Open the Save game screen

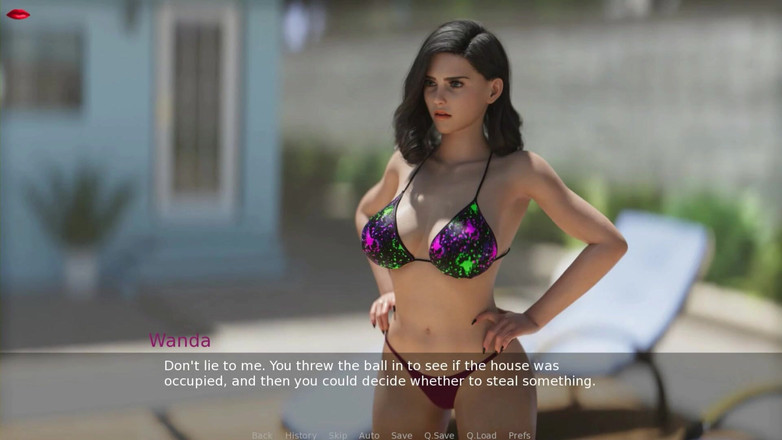click(x=401, y=435)
